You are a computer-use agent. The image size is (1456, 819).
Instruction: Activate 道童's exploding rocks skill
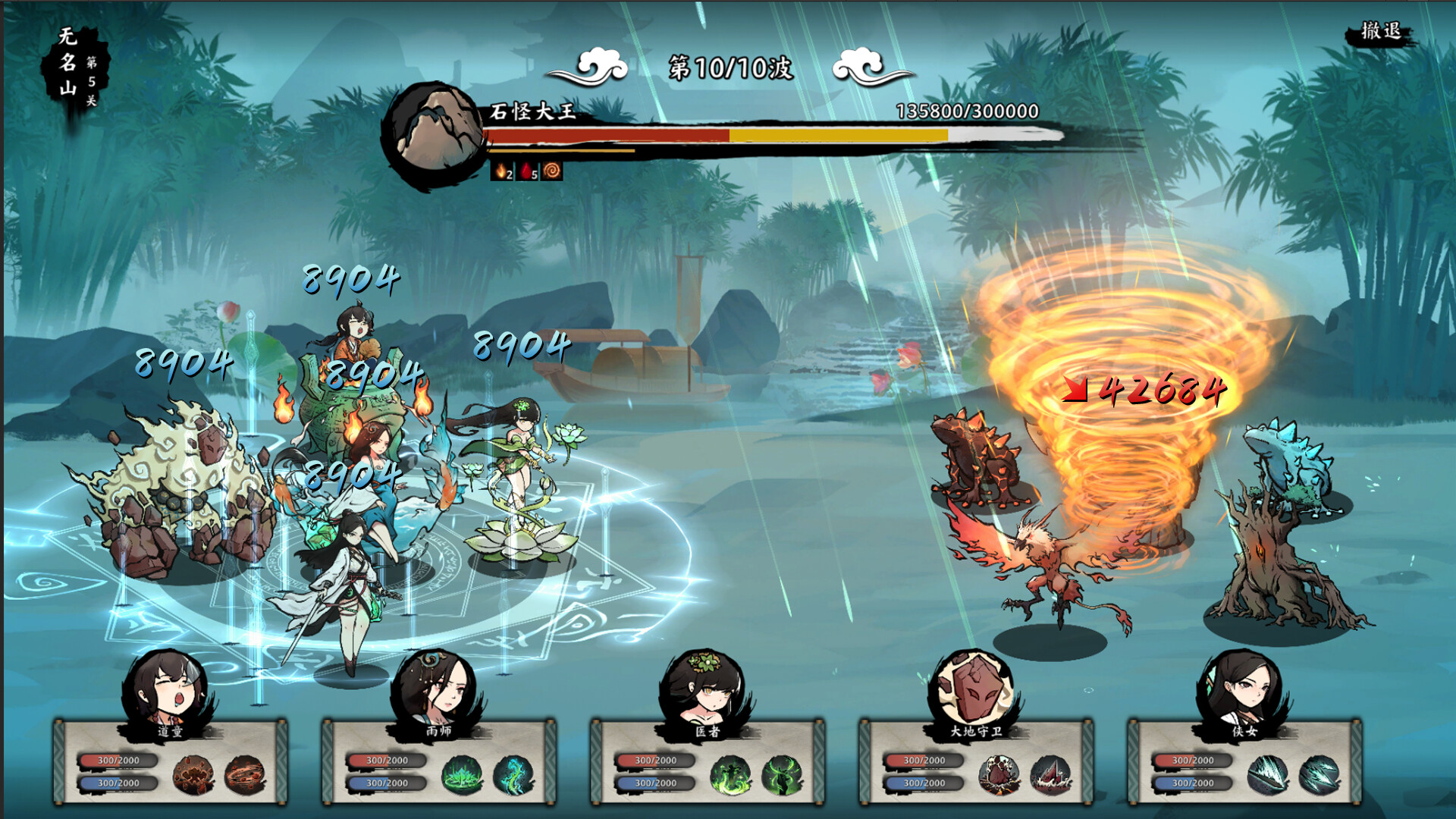tap(193, 774)
